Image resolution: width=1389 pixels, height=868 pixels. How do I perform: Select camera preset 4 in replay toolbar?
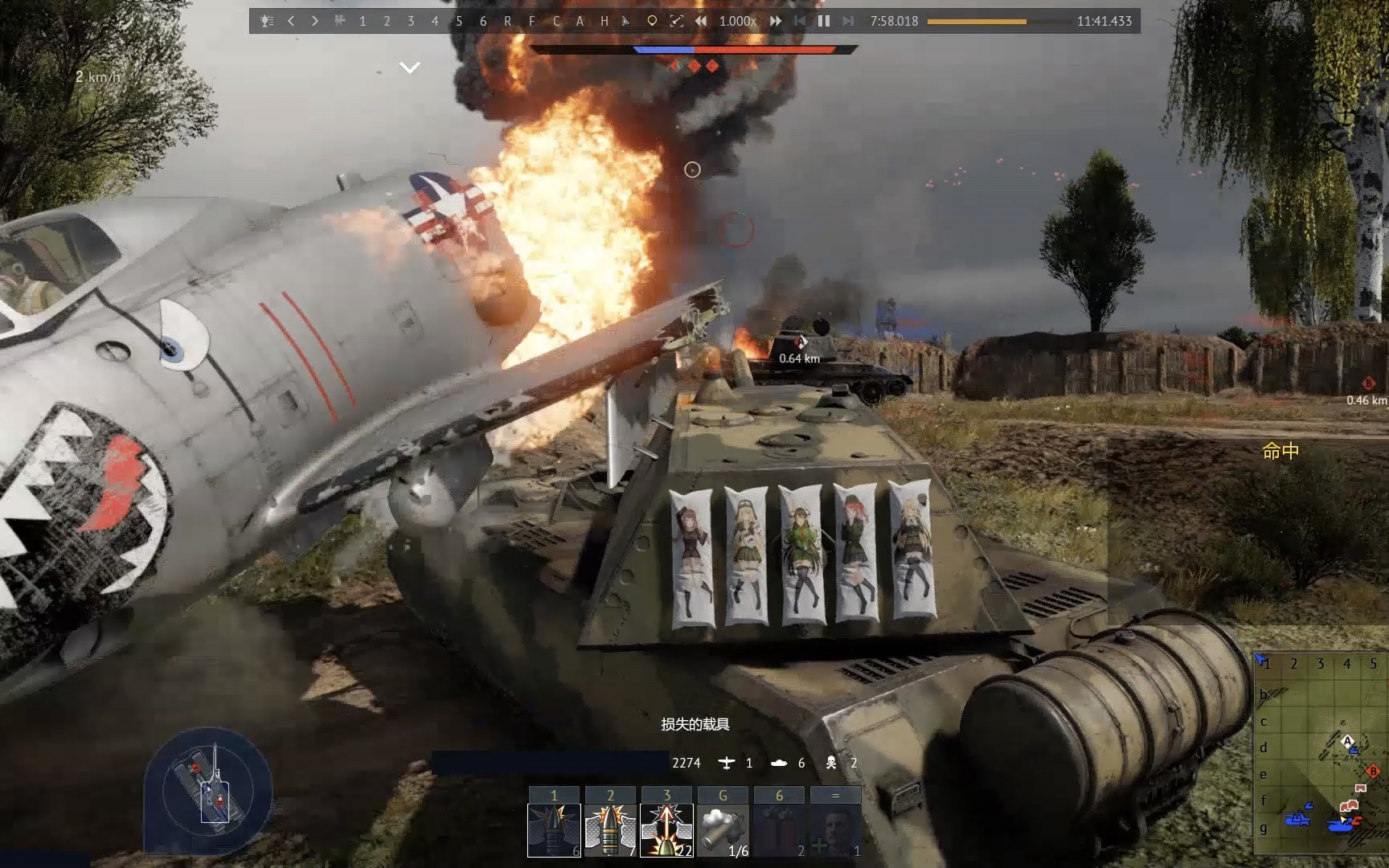(x=435, y=21)
